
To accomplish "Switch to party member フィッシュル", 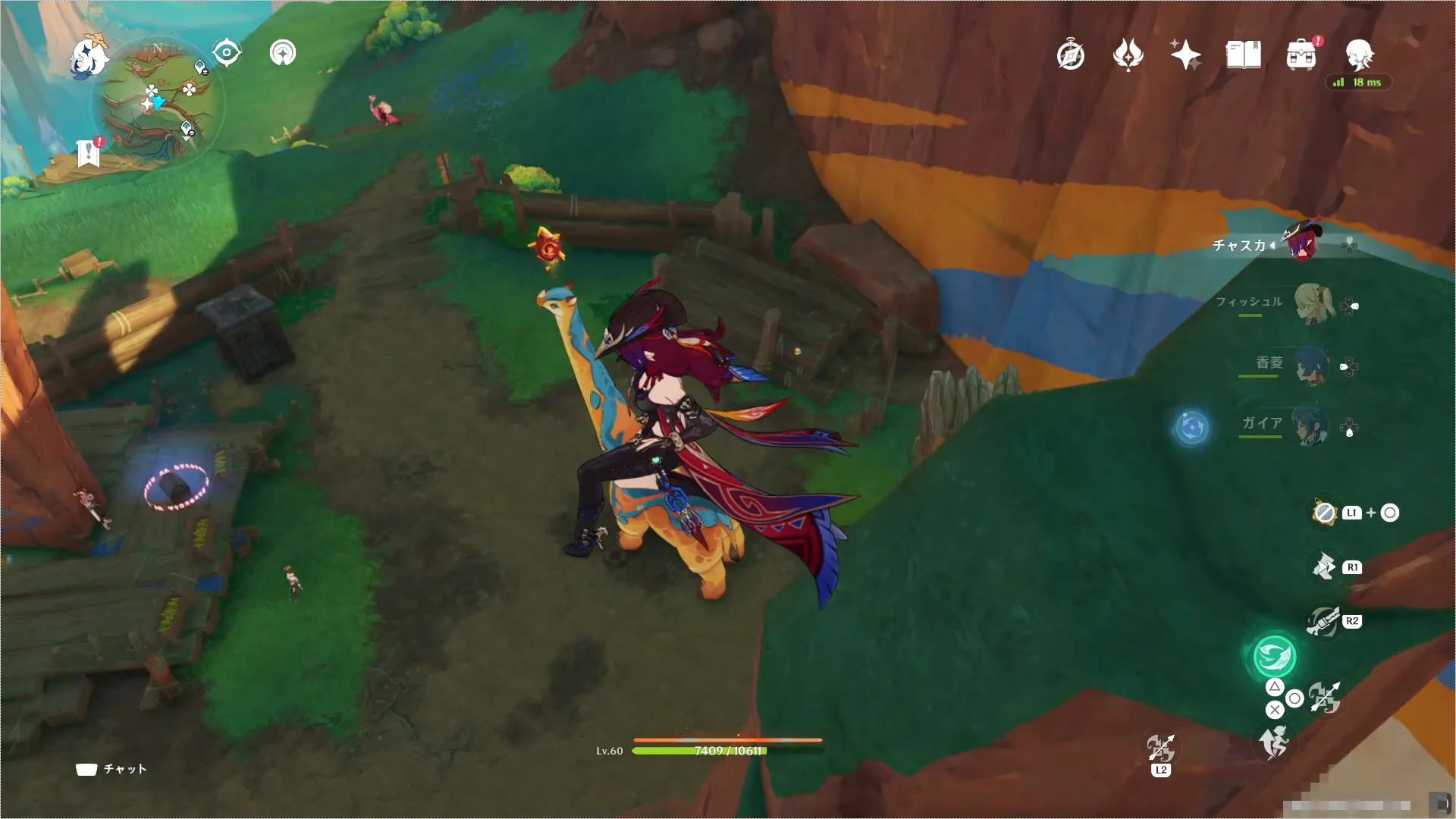I will coord(1313,303).
